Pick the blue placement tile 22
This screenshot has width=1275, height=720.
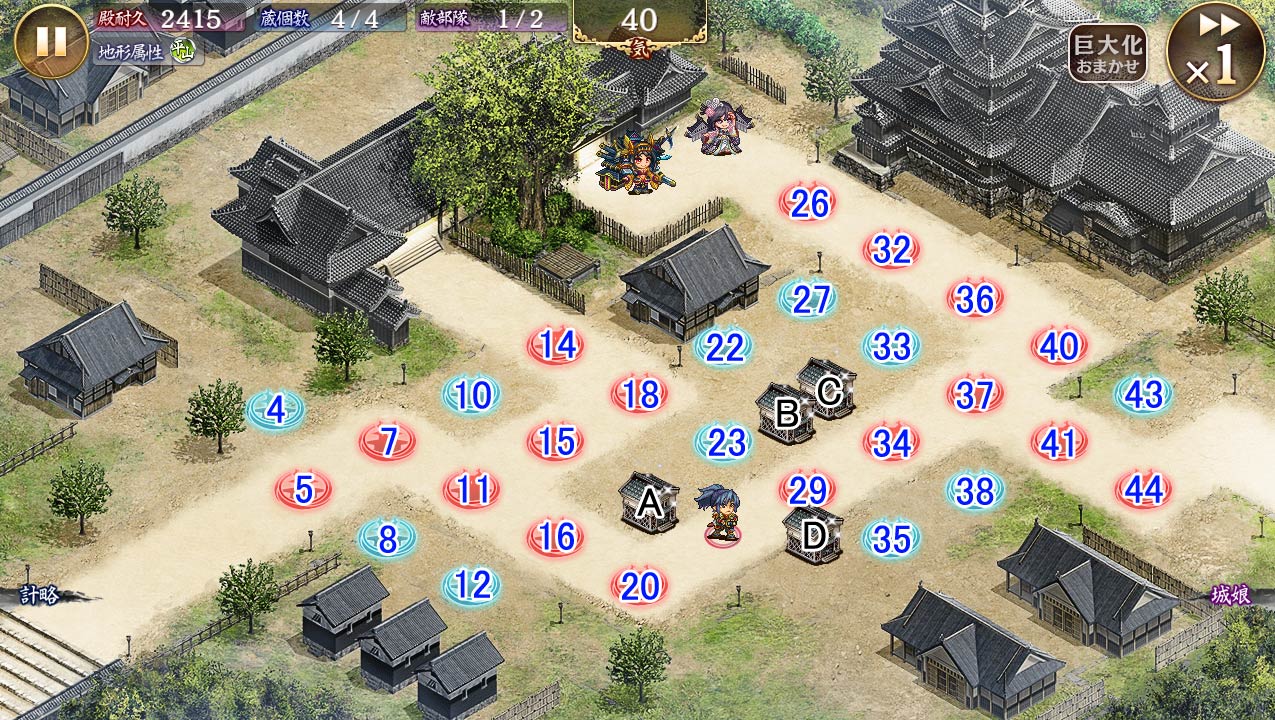724,347
